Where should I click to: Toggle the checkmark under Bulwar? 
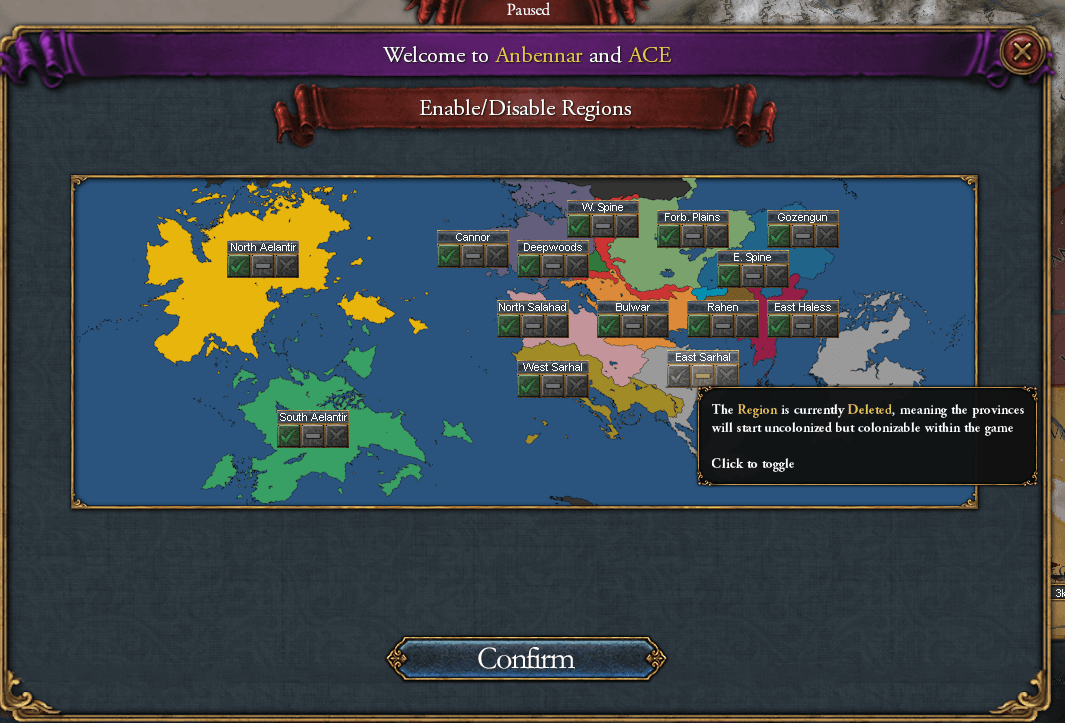pyautogui.click(x=609, y=326)
